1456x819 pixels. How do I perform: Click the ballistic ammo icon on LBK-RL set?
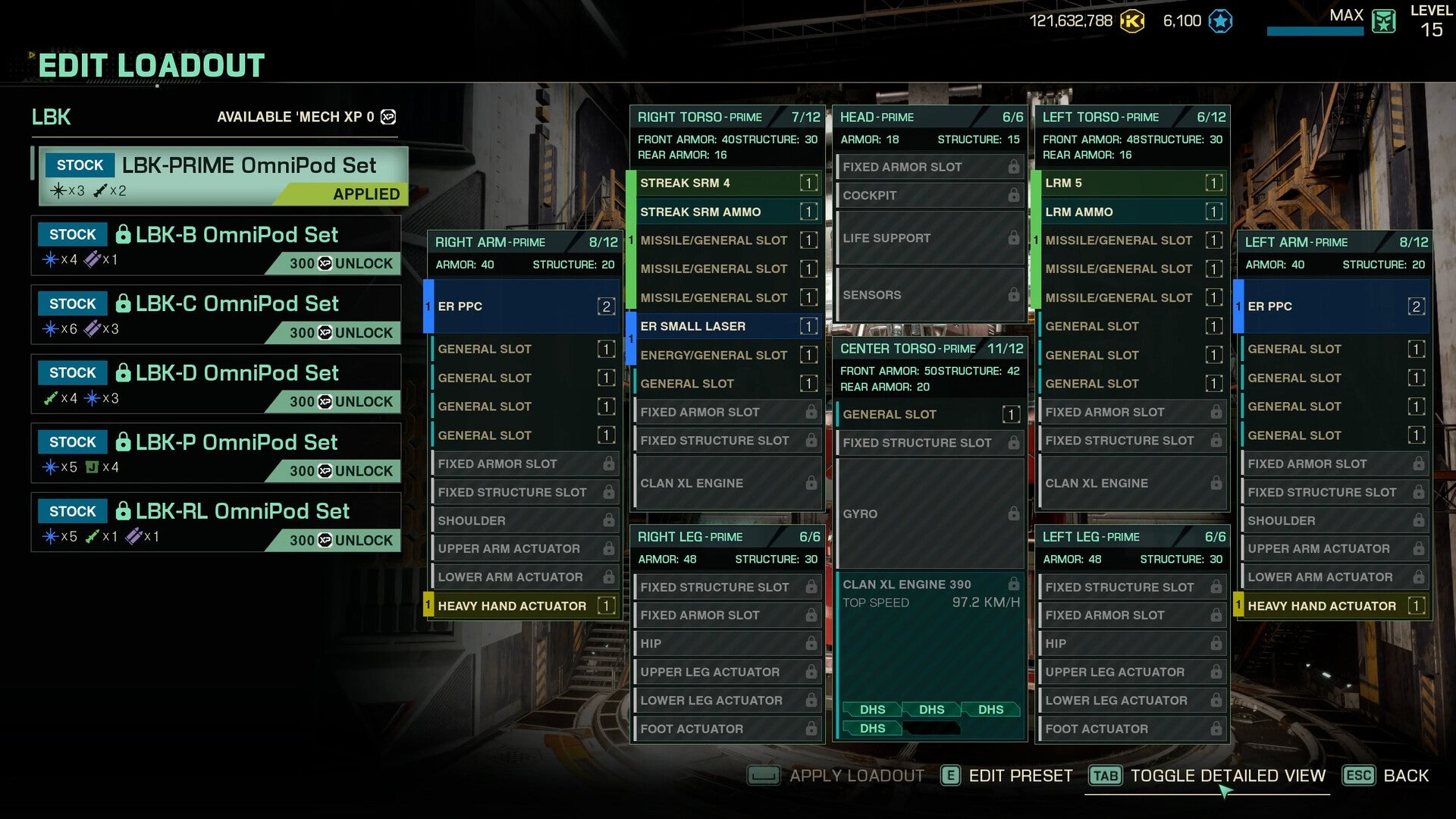tap(135, 535)
